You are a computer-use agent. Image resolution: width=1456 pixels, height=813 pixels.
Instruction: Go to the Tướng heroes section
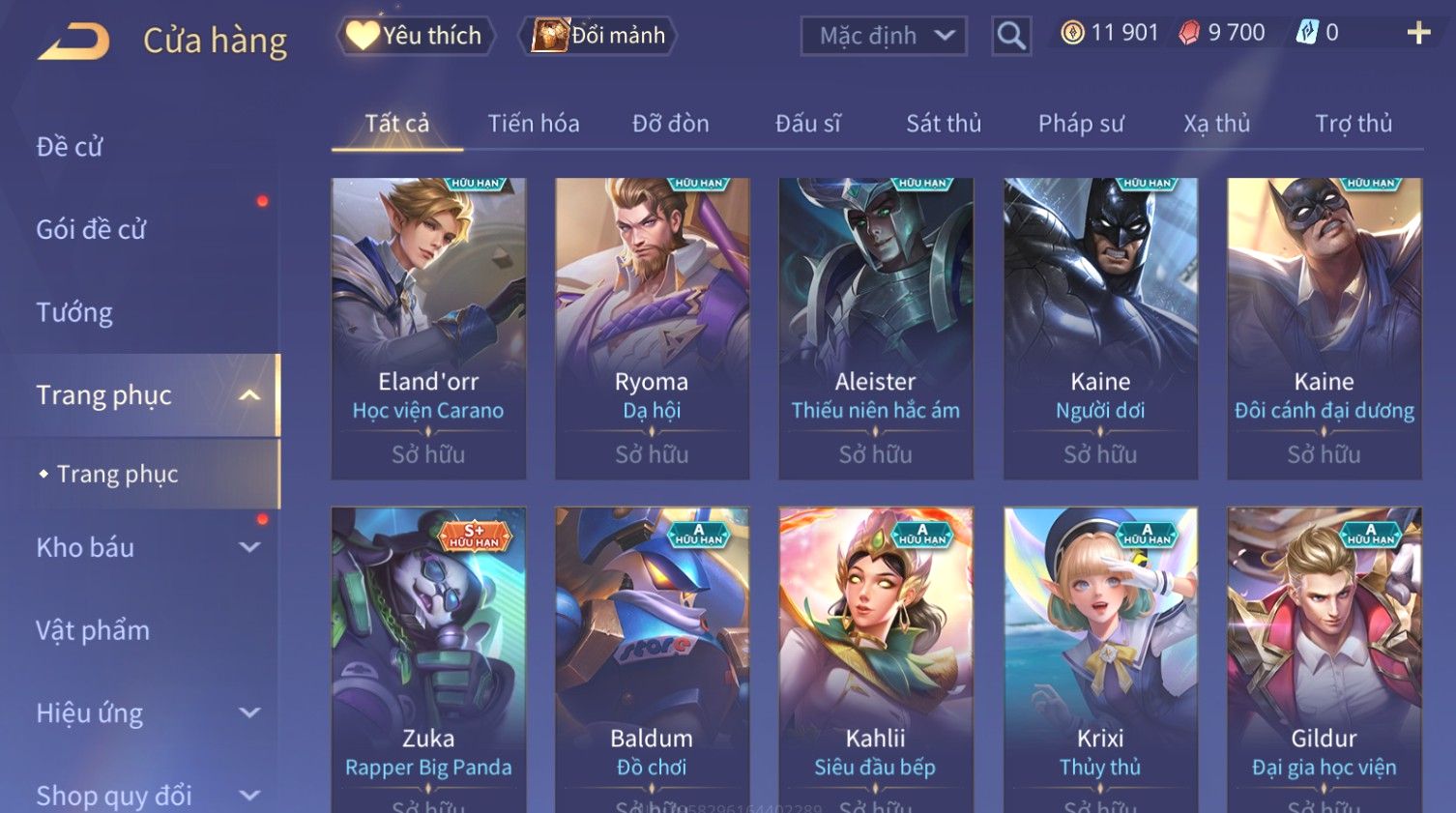74,312
